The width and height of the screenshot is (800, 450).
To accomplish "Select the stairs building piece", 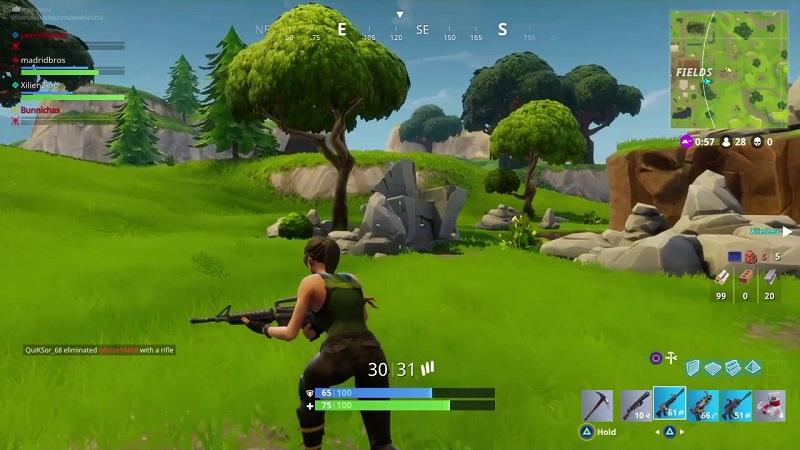I will coord(732,368).
